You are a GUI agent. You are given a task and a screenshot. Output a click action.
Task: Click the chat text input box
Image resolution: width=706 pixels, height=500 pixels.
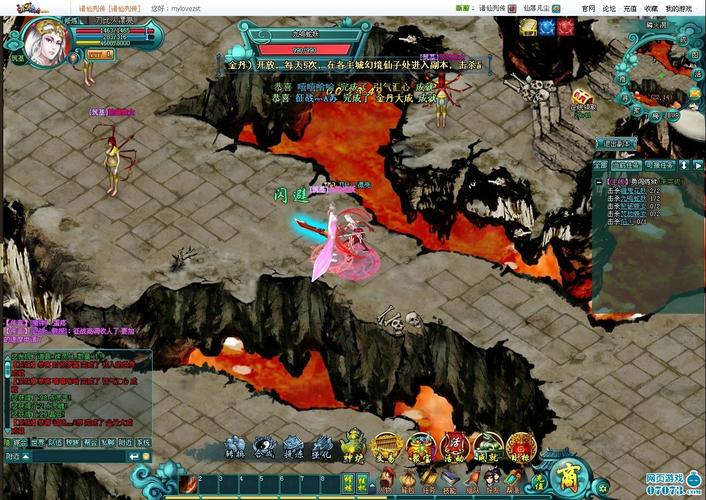(x=80, y=456)
